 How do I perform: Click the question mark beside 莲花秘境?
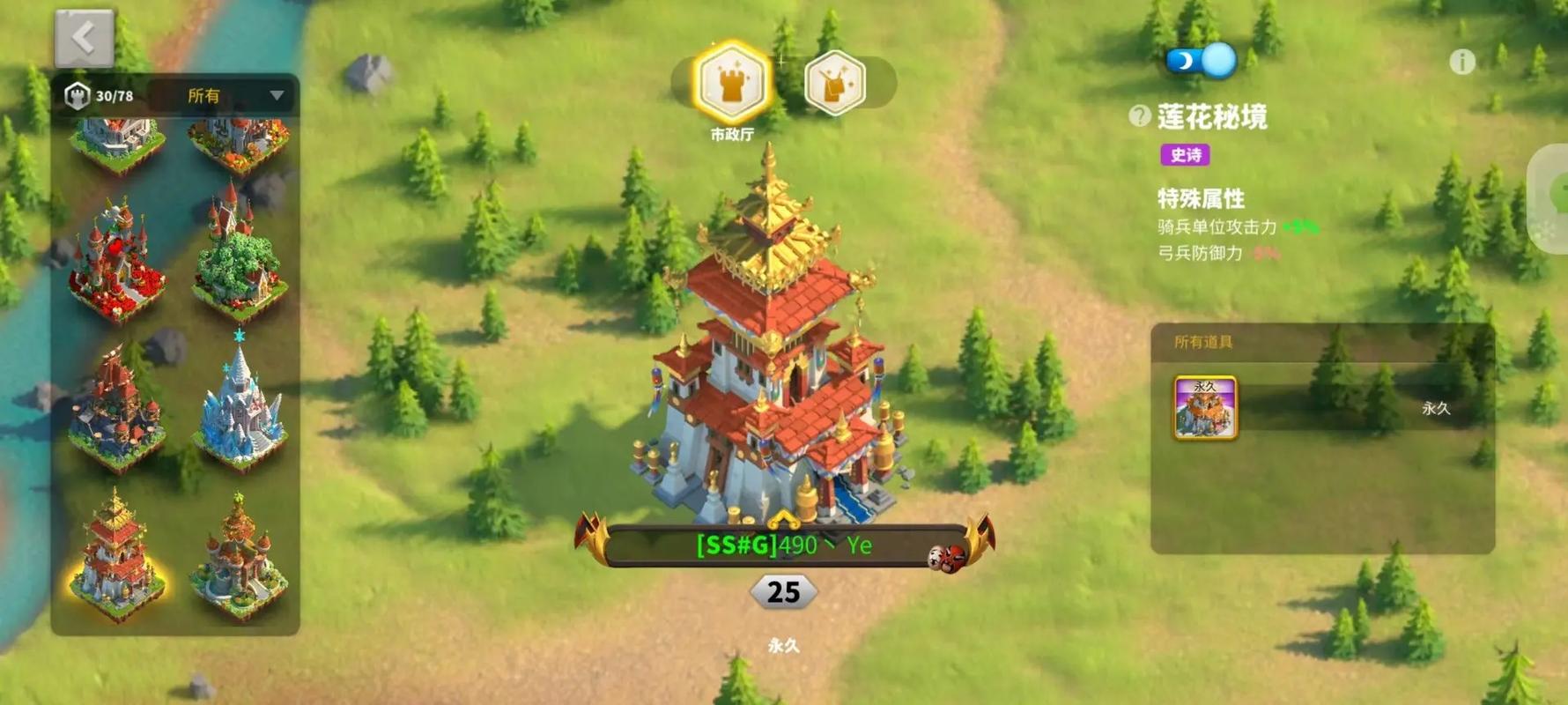tap(1140, 116)
